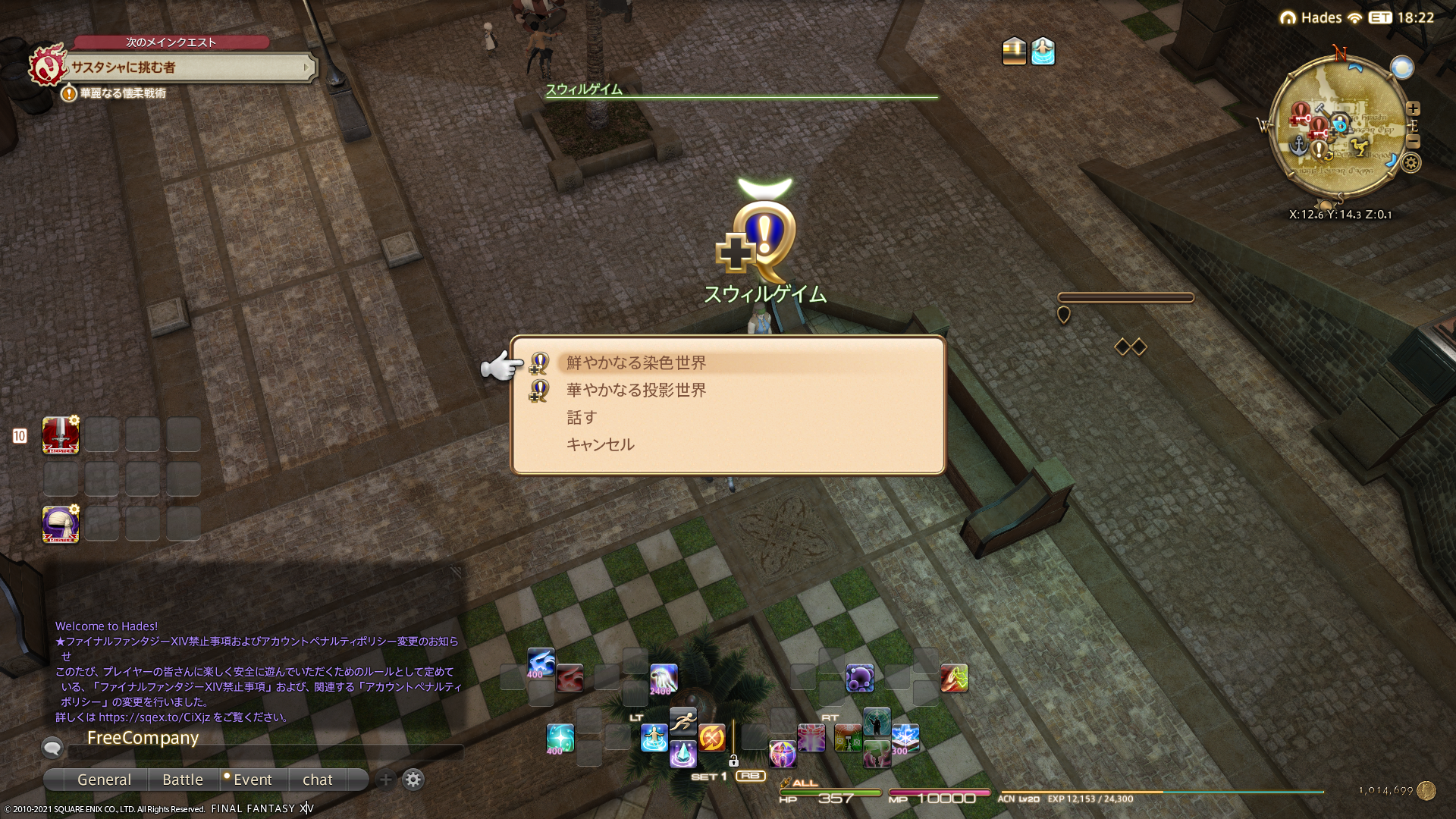Viewport: 1456px width, 819px height.
Task: Select キャンセル to close the dialogue menu
Action: [600, 445]
